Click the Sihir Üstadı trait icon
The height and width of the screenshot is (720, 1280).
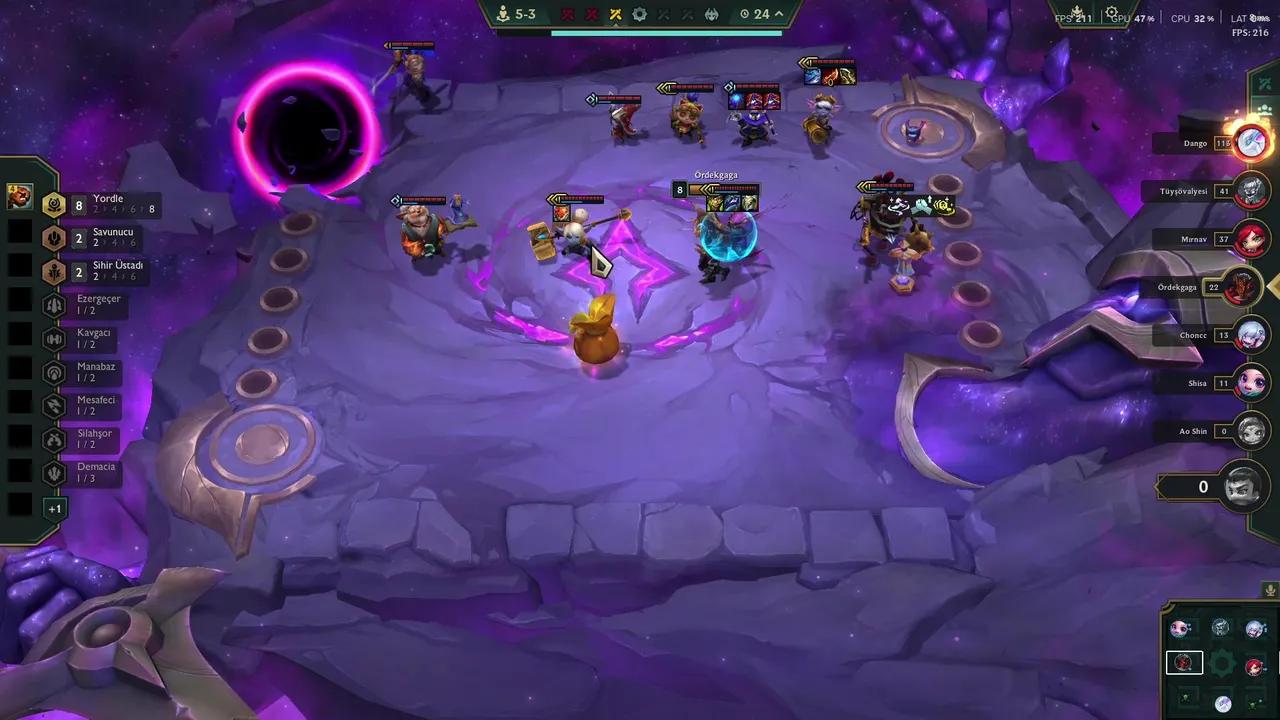54,270
